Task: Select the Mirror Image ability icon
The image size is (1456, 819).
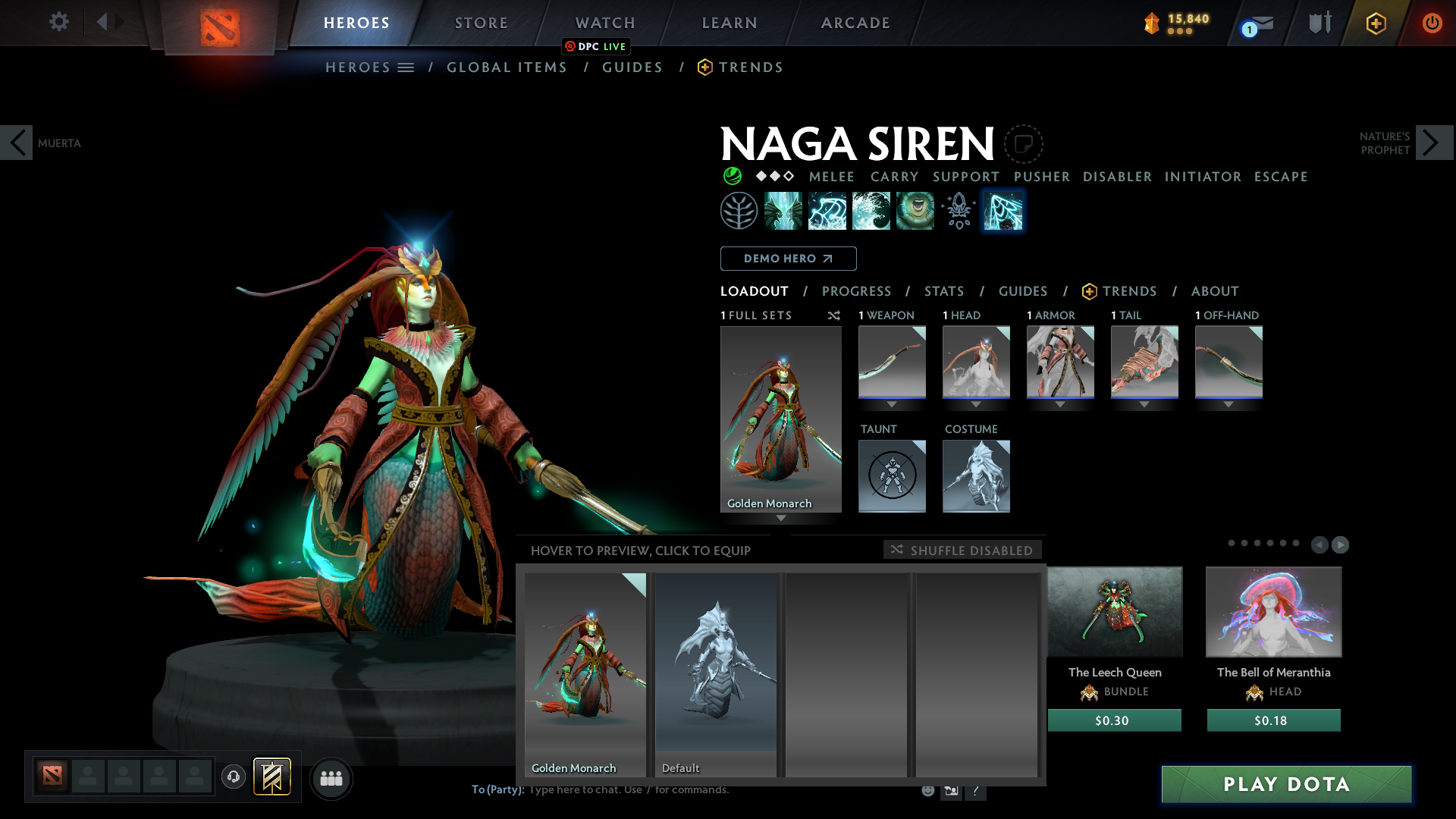Action: click(x=784, y=210)
